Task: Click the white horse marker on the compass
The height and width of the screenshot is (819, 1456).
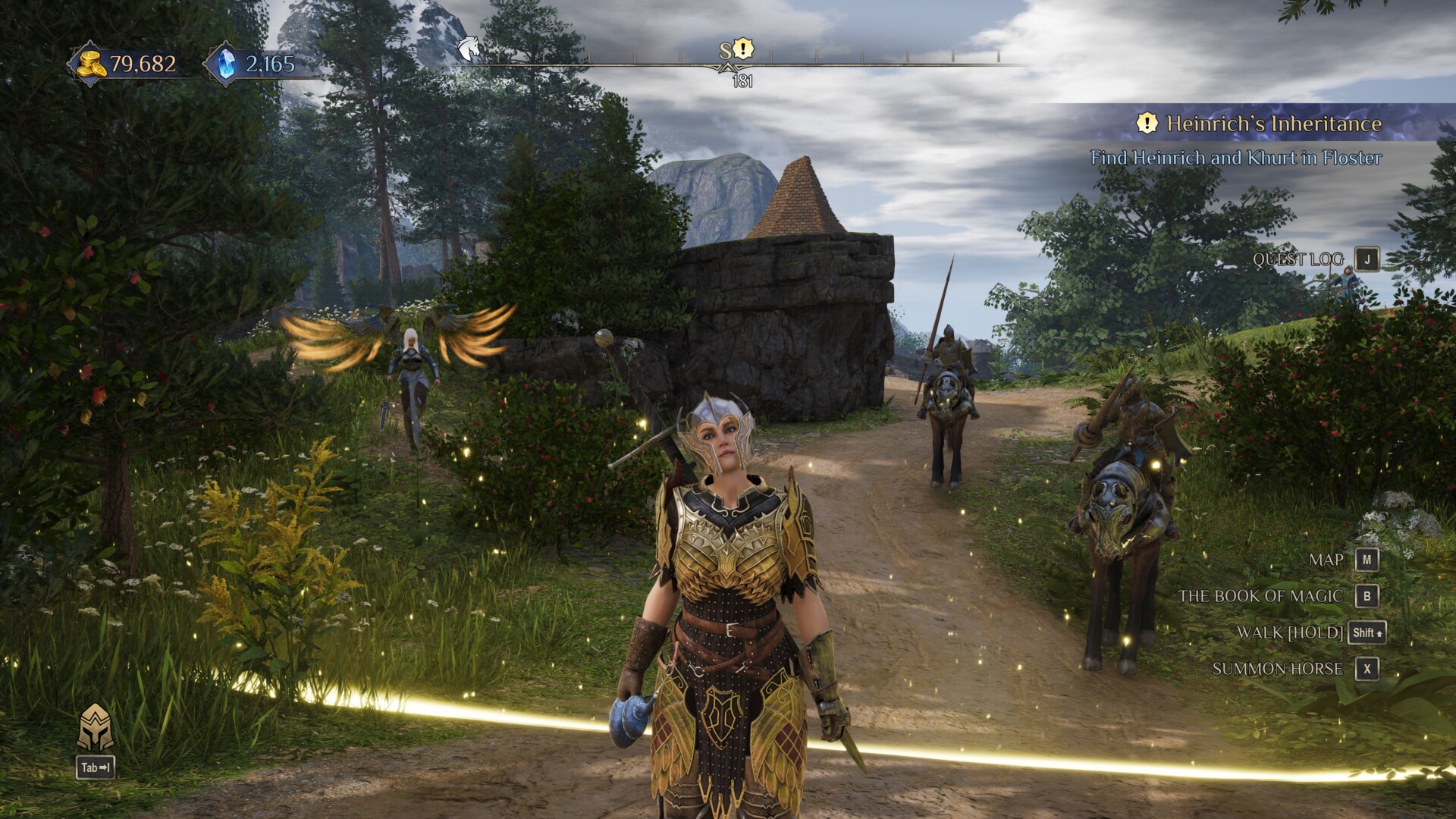Action: coord(469,49)
